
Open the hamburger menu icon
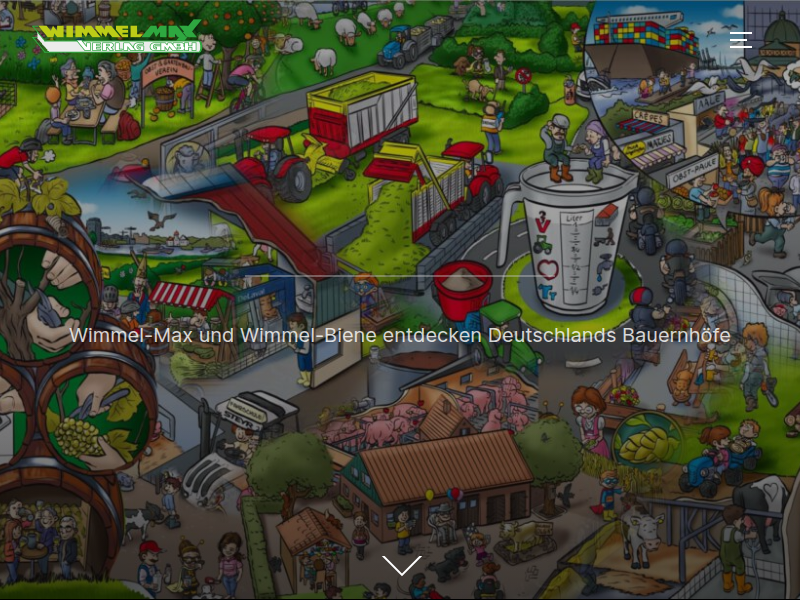[x=740, y=40]
